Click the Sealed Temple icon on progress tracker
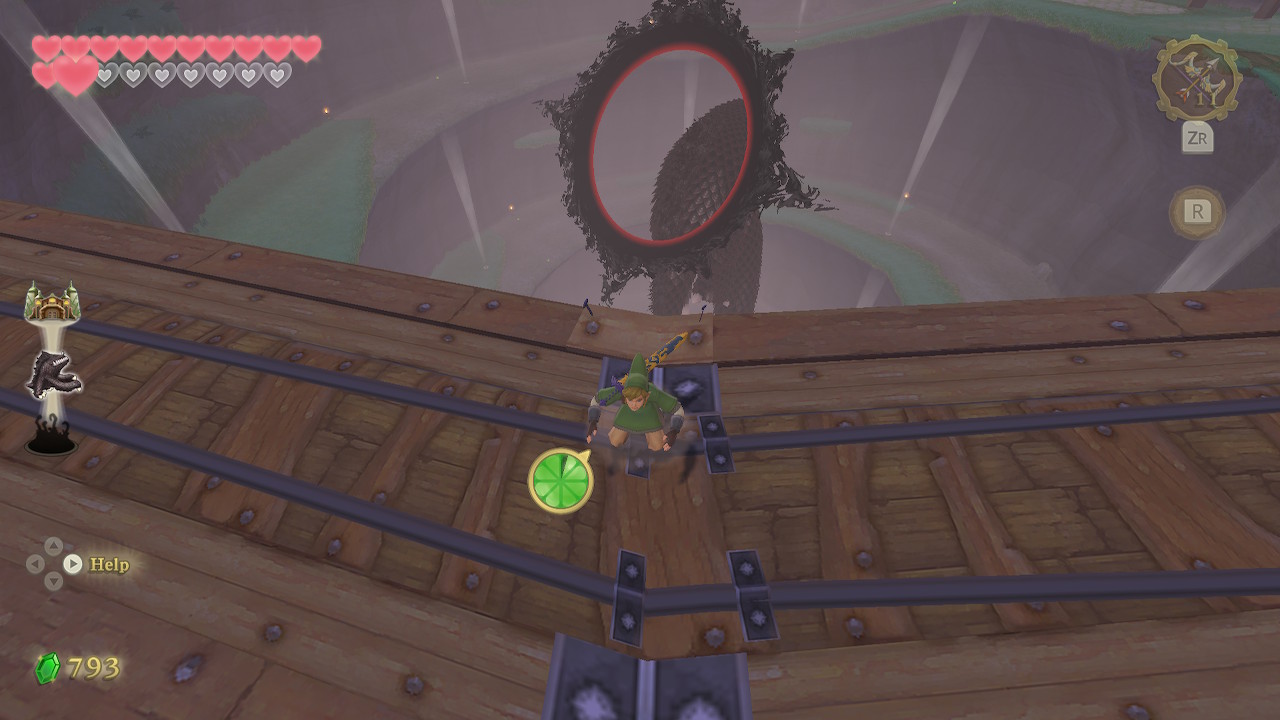Image resolution: width=1280 pixels, height=720 pixels. pos(52,301)
